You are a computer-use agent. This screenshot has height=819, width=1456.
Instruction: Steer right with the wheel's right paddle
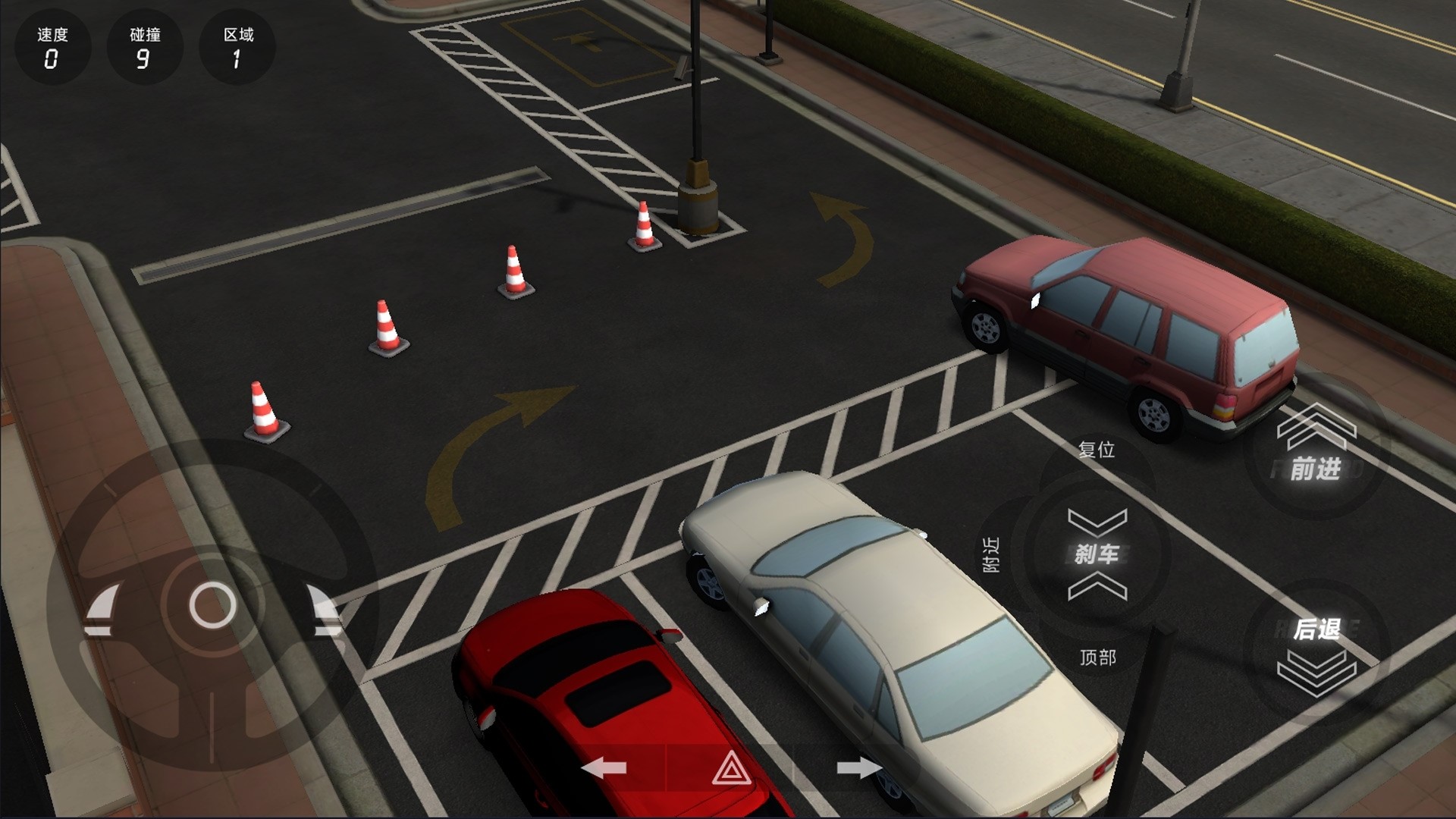pyautogui.click(x=326, y=609)
